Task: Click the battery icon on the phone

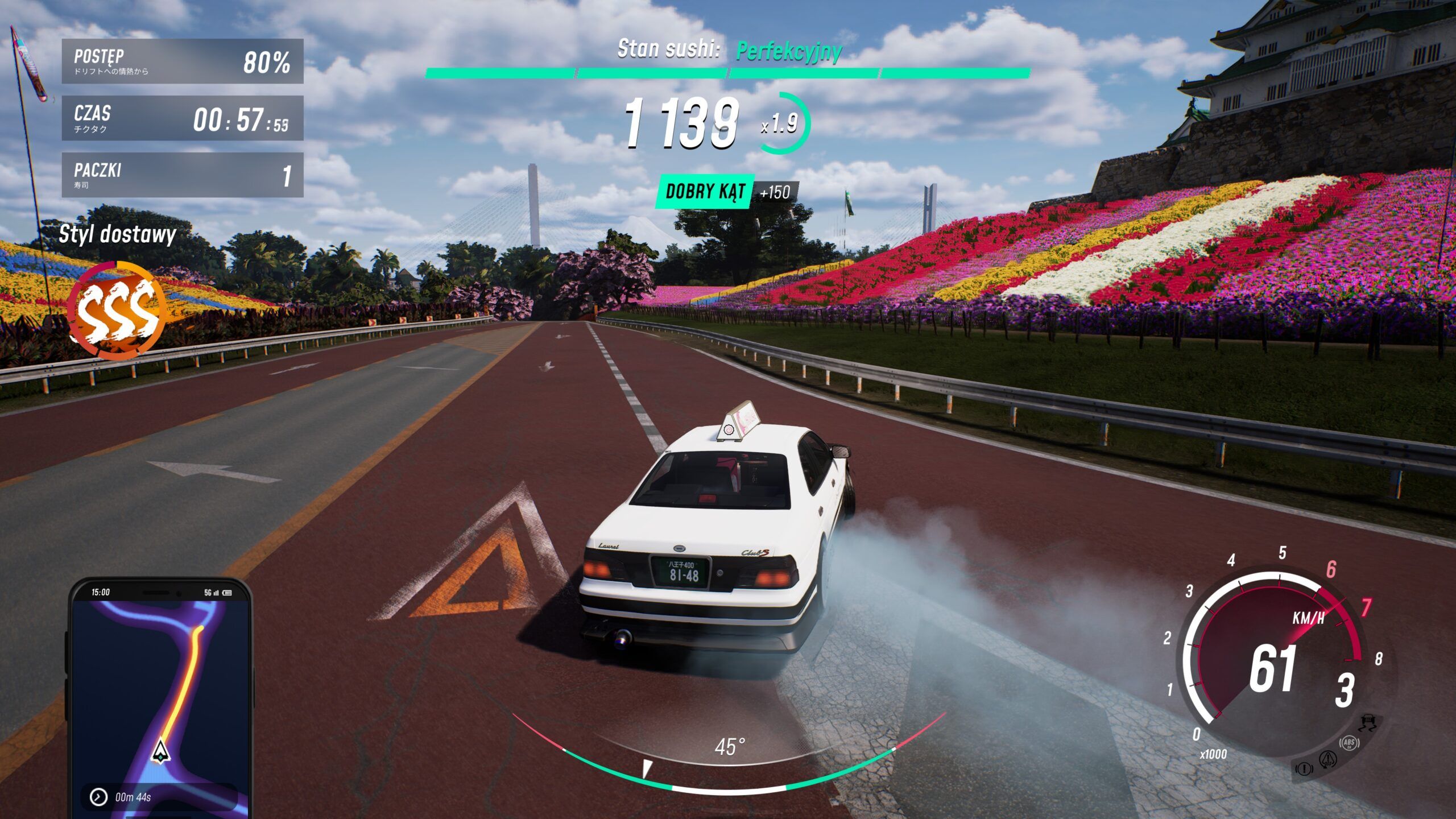Action: tap(226, 593)
